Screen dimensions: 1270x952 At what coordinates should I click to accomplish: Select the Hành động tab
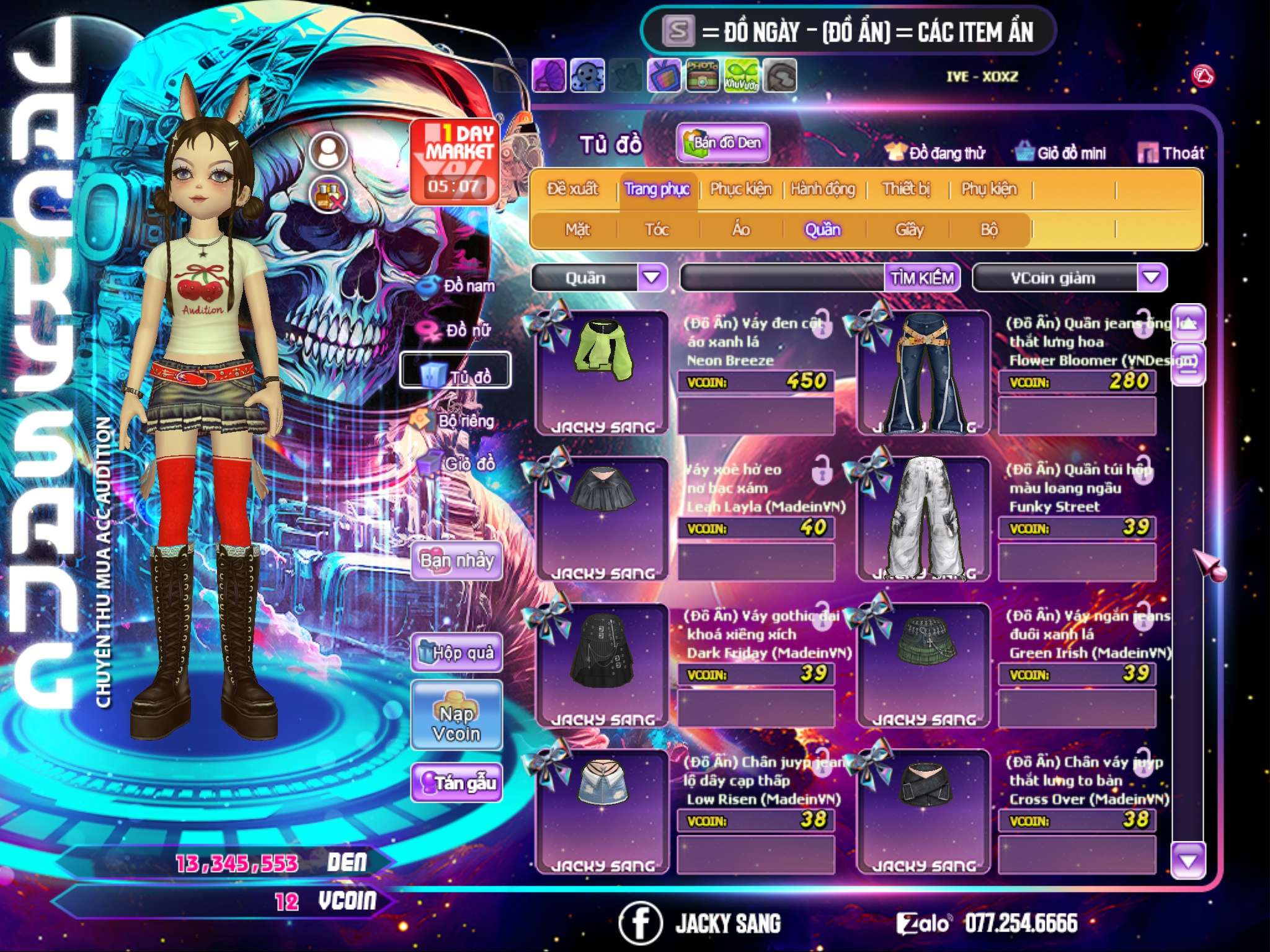coord(822,189)
